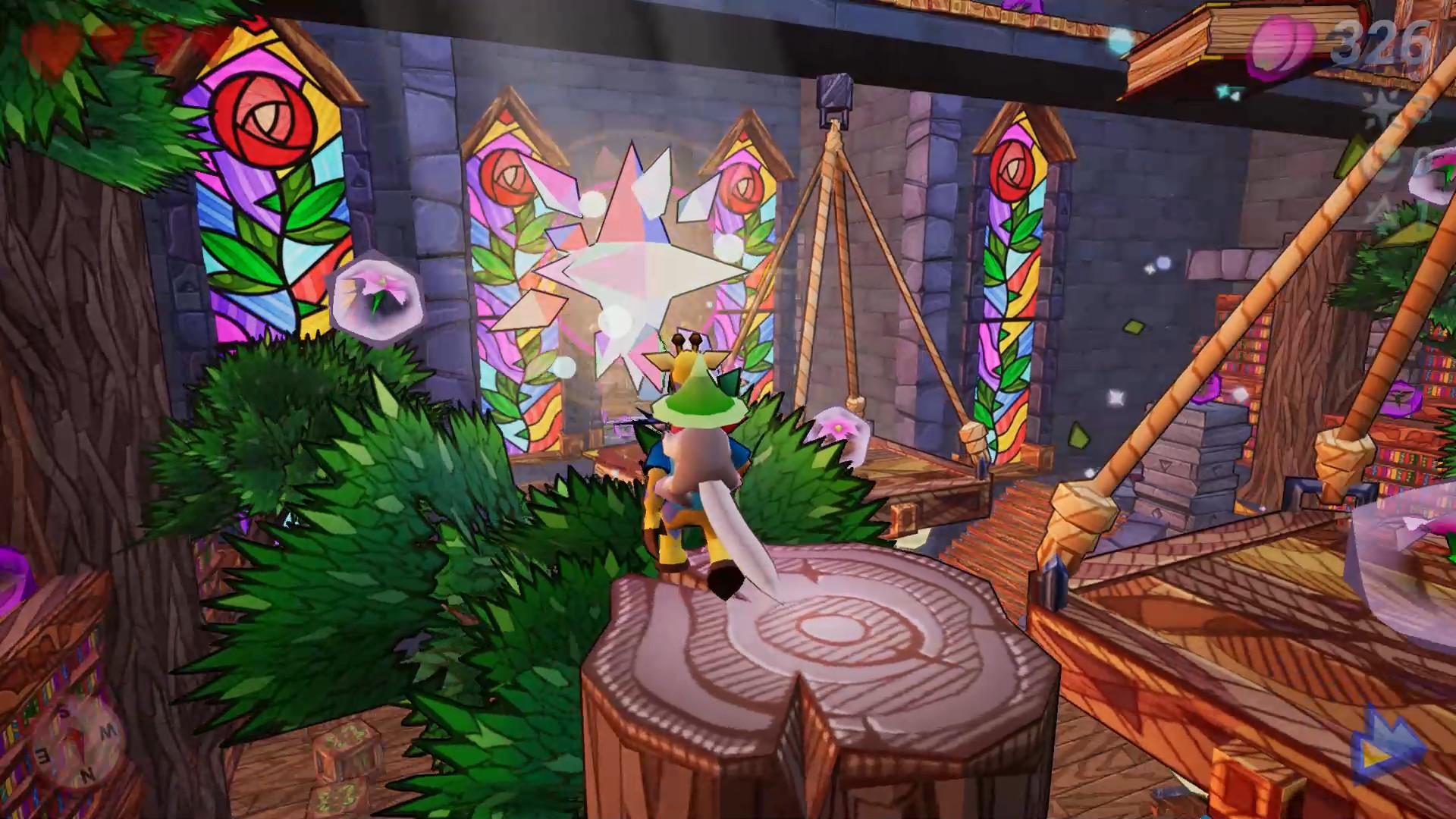Click the pulley at the top of the ropes
Screen dimensions: 1456x819
833,95
